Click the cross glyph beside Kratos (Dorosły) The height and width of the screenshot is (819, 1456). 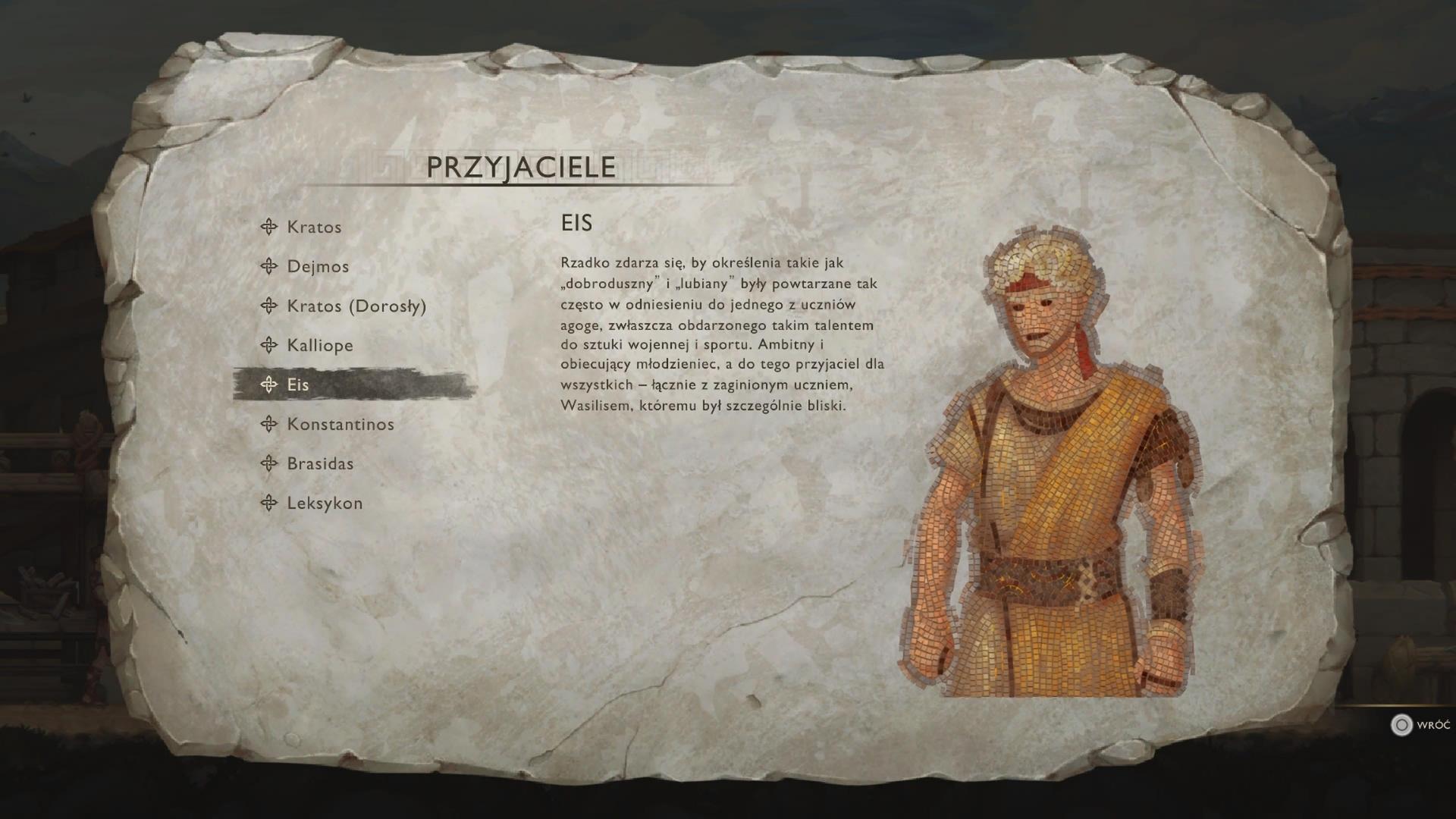[268, 306]
